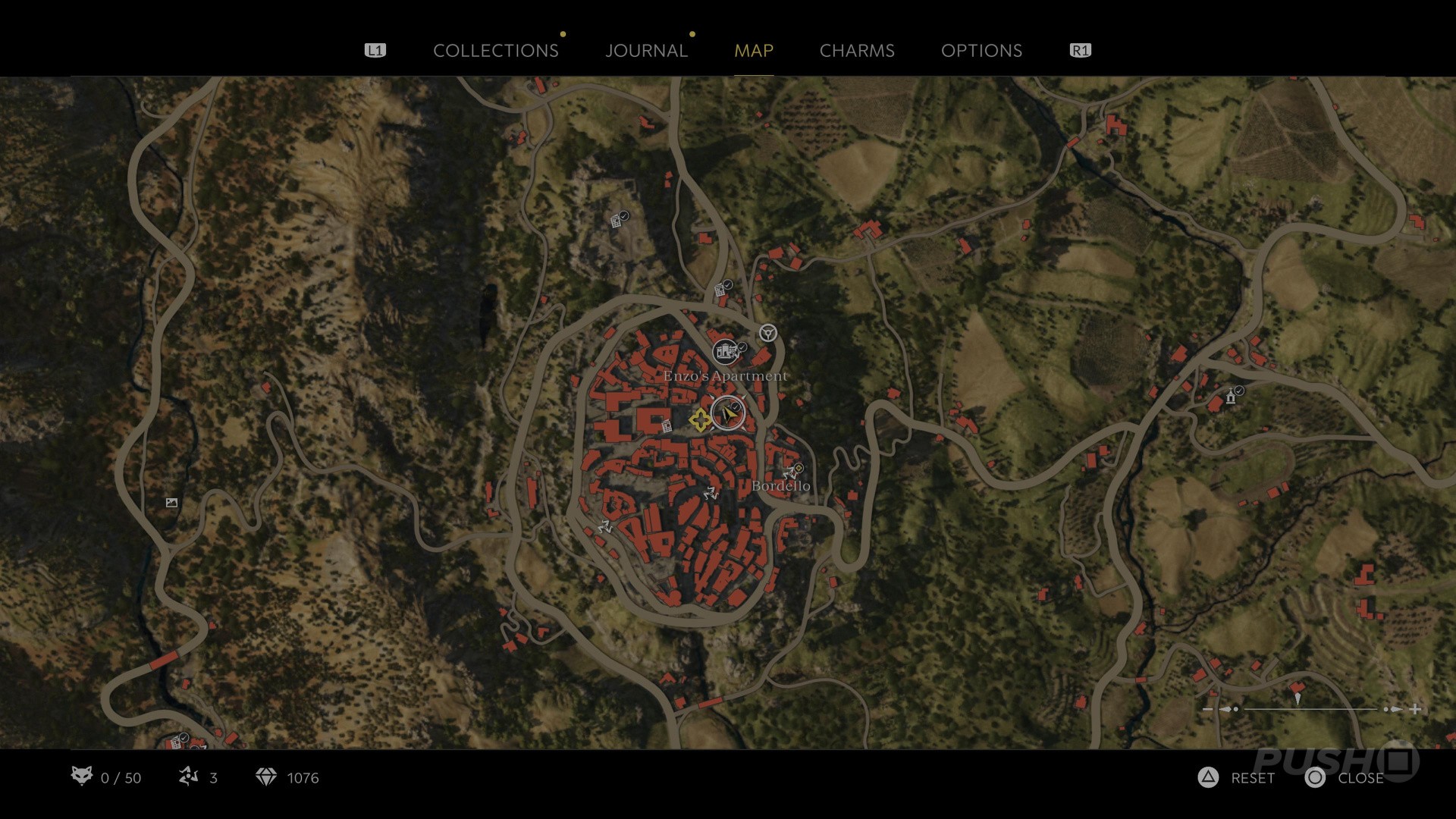Viewport: 1456px width, 819px height.
Task: Switch to the Collections tab
Action: pyautogui.click(x=495, y=51)
